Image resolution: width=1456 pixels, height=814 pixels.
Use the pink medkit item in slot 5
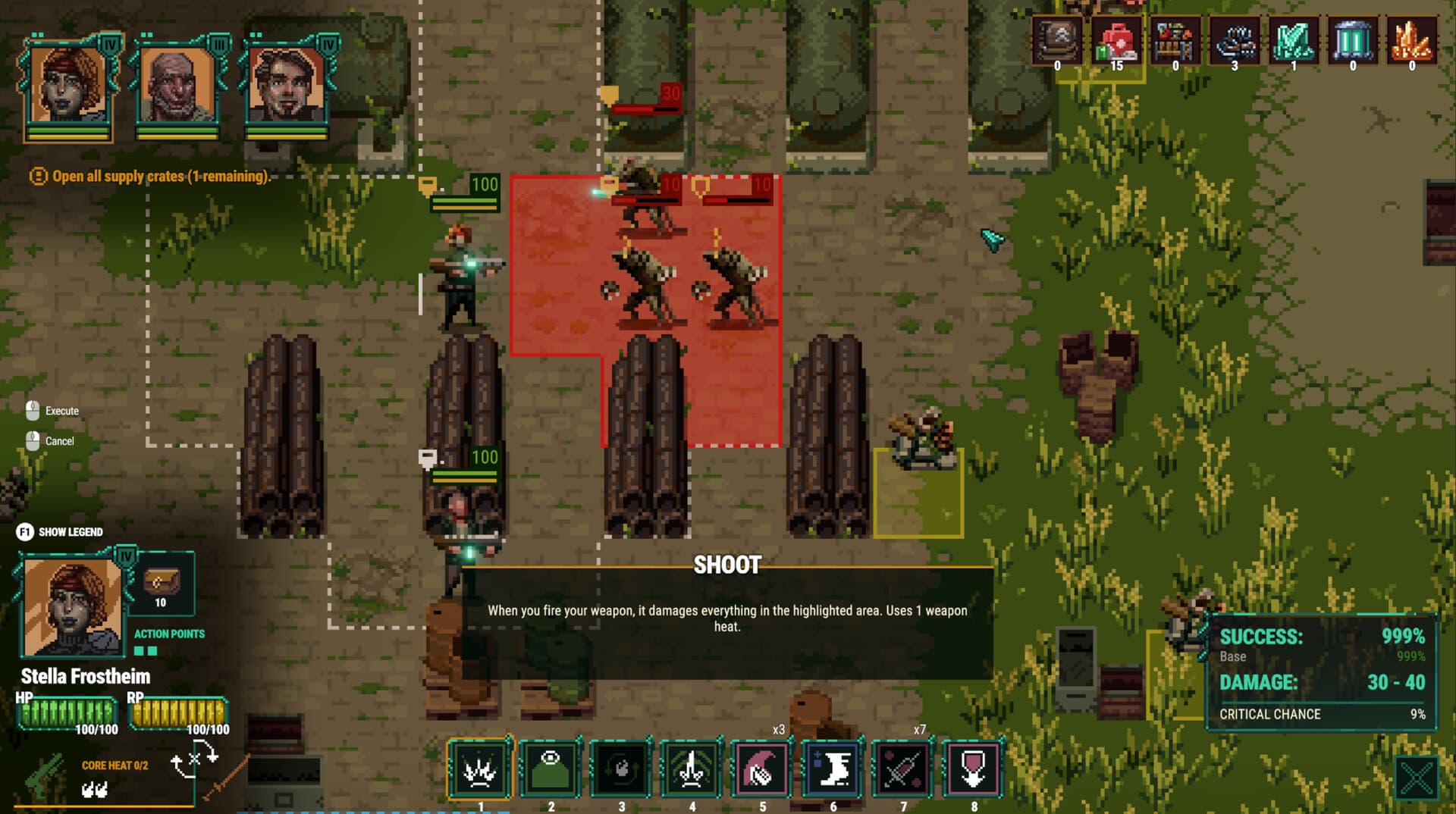[762, 769]
